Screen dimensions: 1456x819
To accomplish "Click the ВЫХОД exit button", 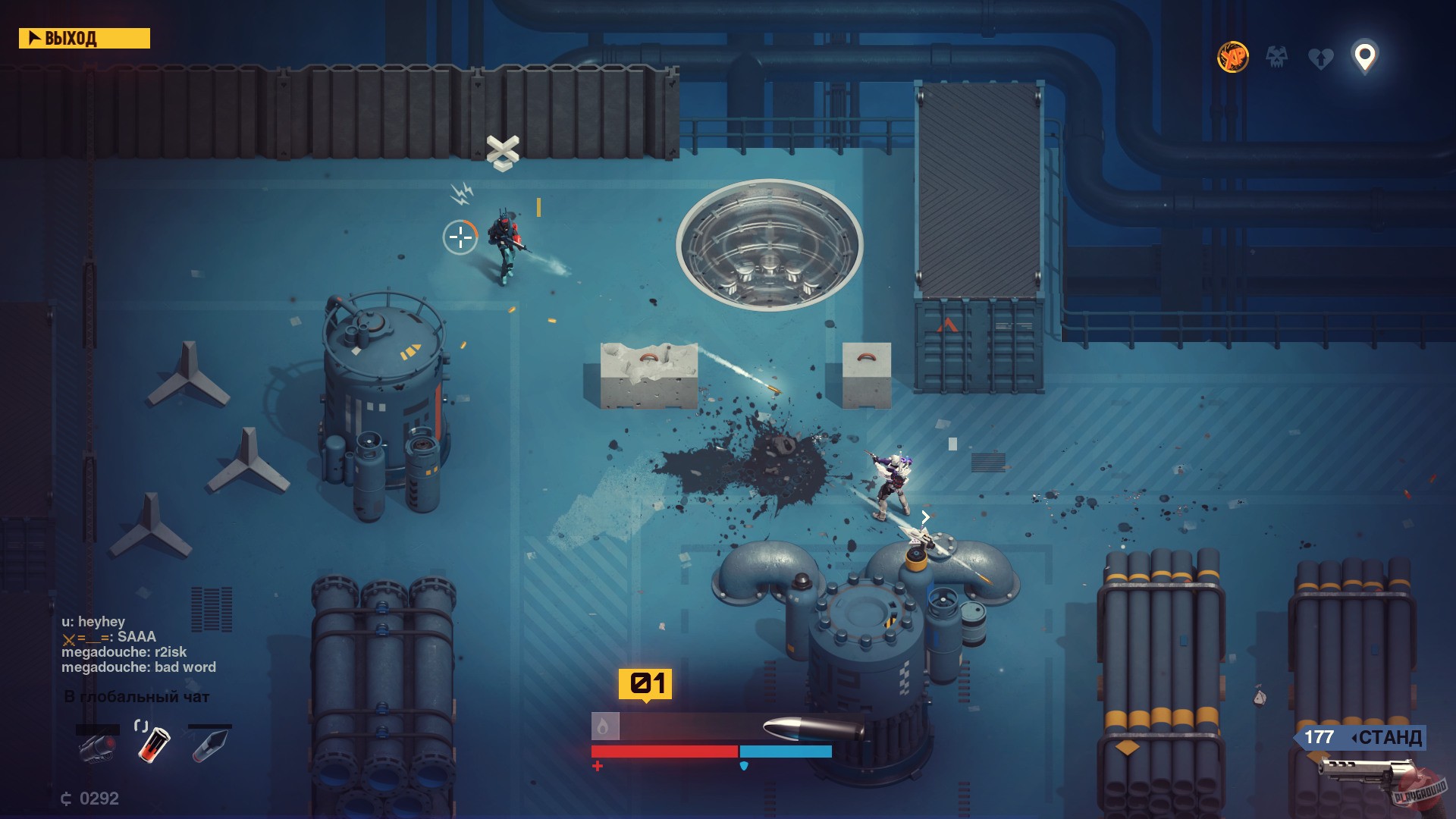I will pyautogui.click(x=83, y=38).
